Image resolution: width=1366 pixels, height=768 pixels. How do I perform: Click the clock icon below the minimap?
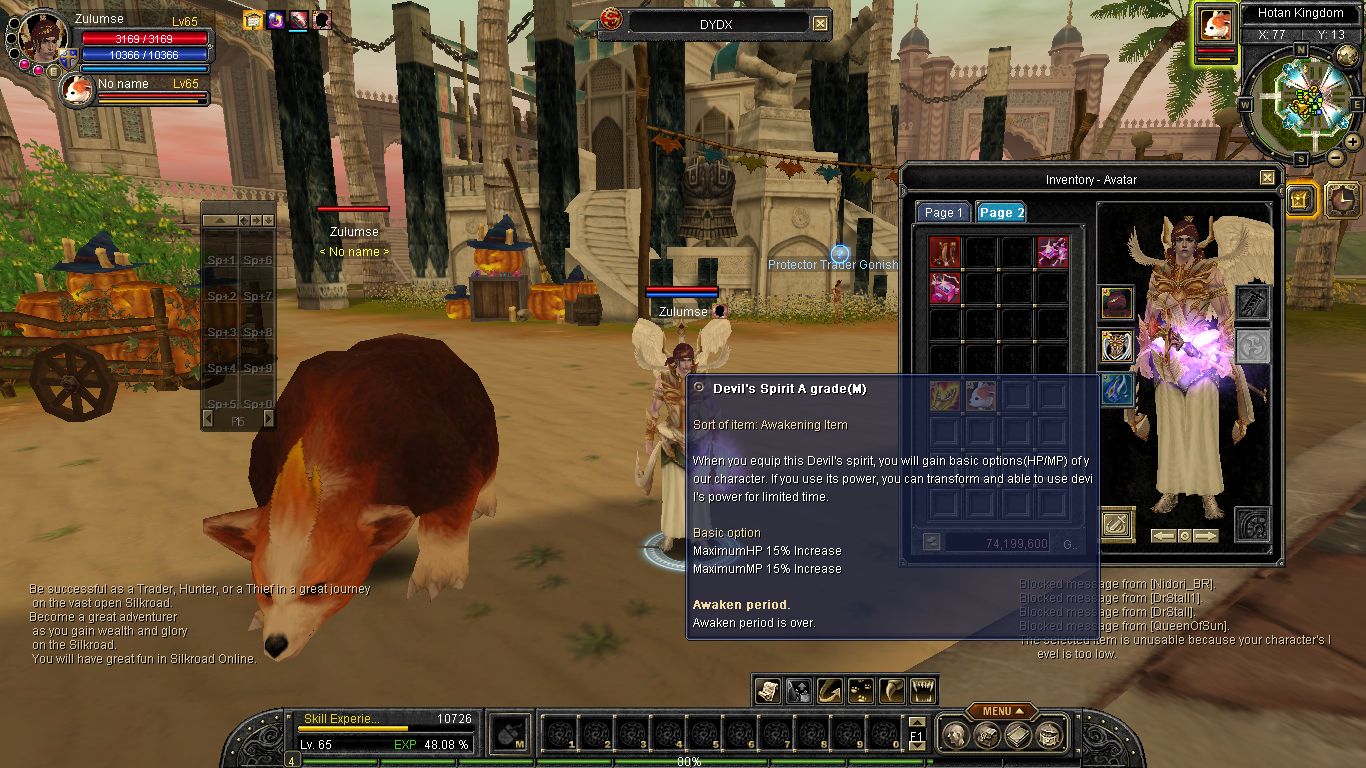[1343, 201]
